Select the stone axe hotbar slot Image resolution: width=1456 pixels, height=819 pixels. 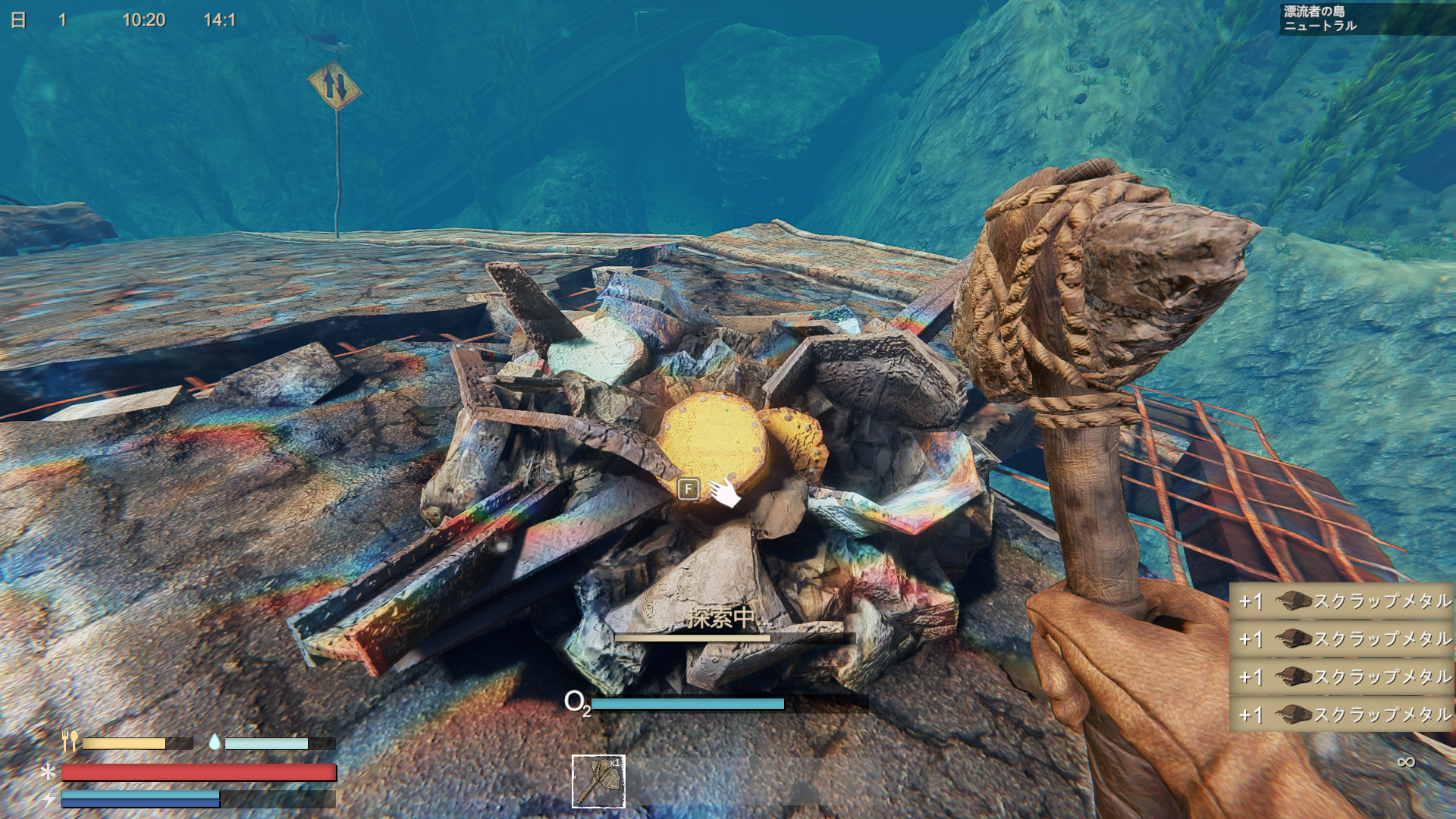(x=598, y=781)
